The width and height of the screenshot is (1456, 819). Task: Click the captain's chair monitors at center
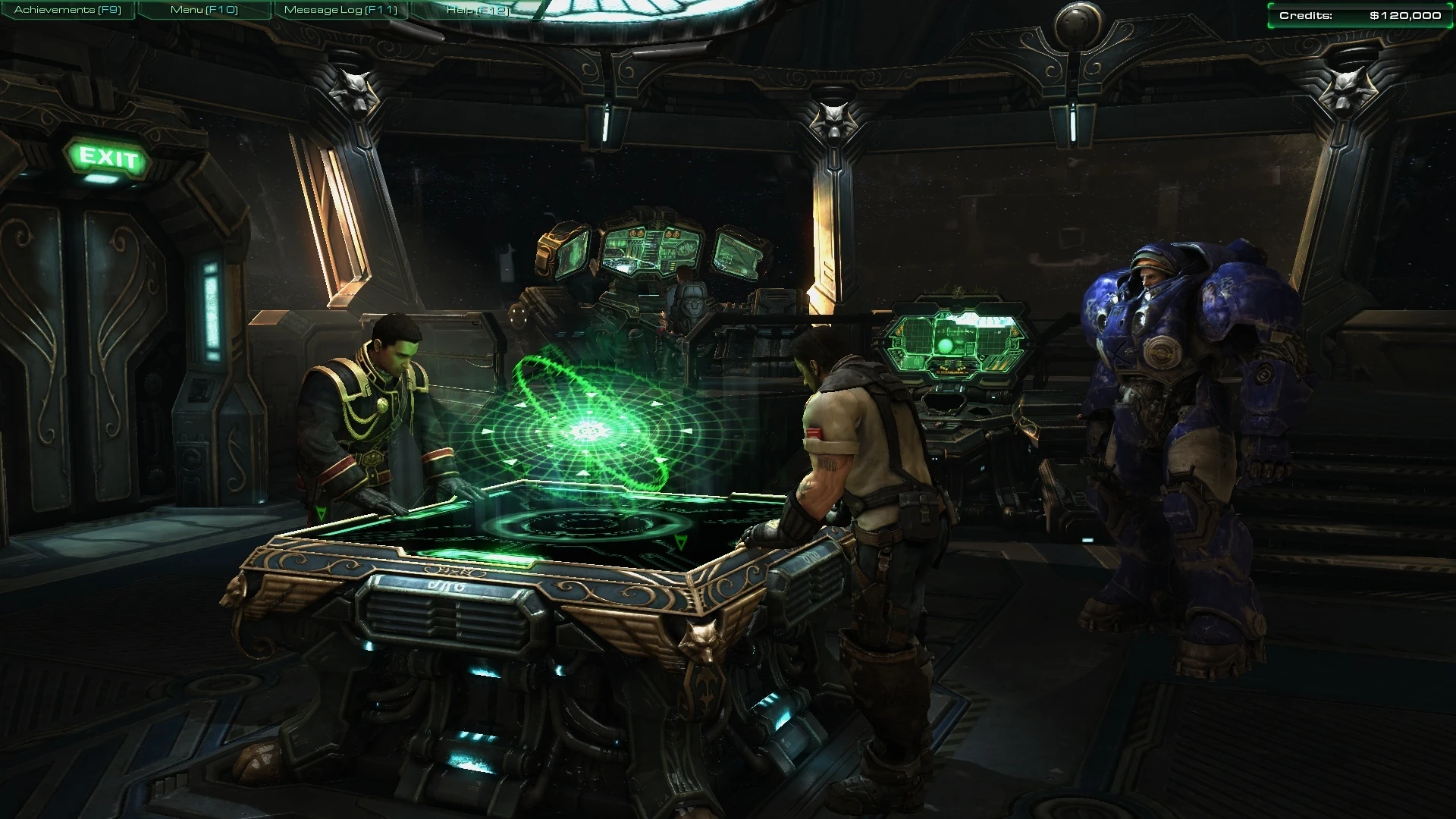pos(652,250)
